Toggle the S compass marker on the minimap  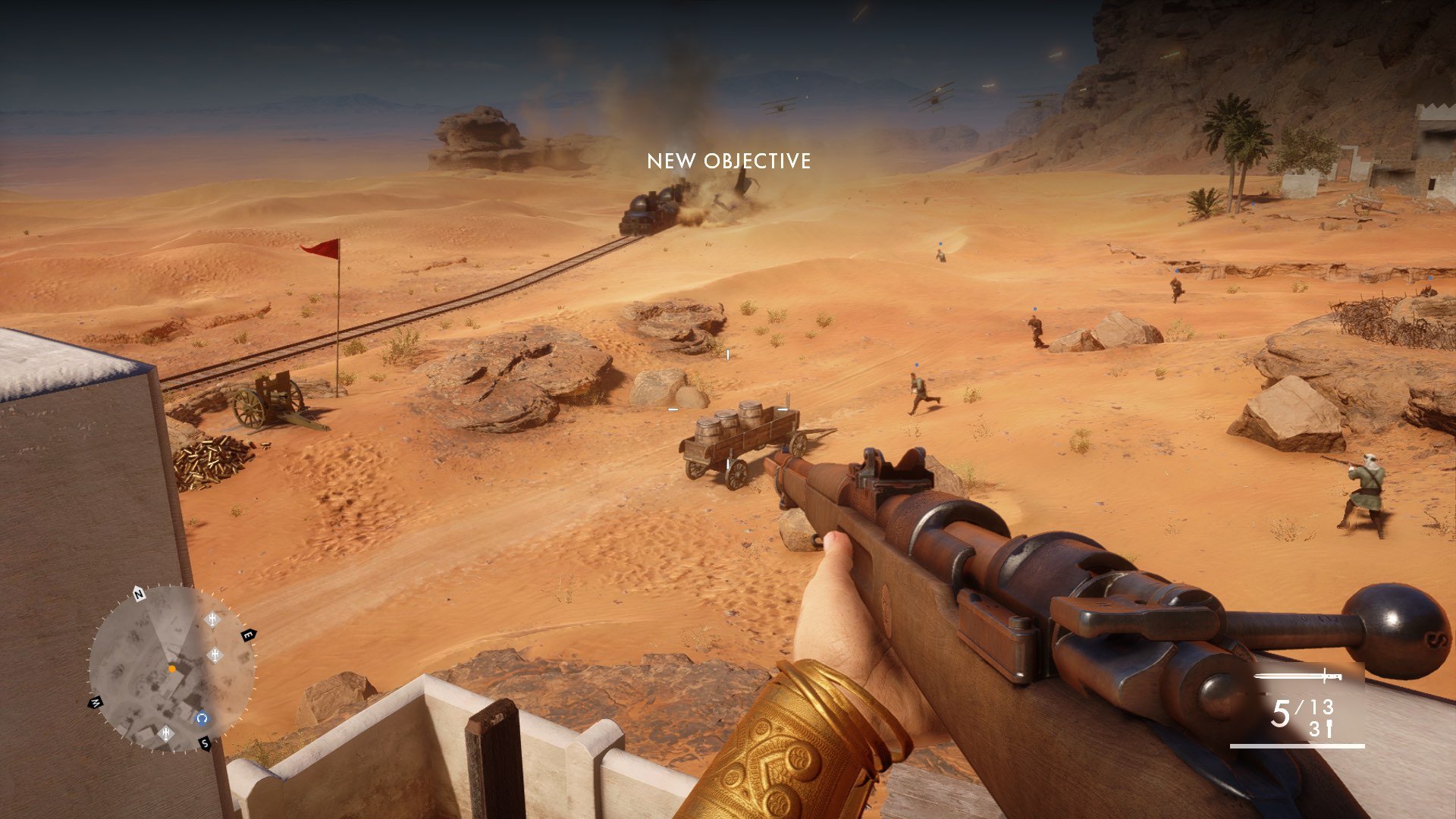(x=205, y=743)
